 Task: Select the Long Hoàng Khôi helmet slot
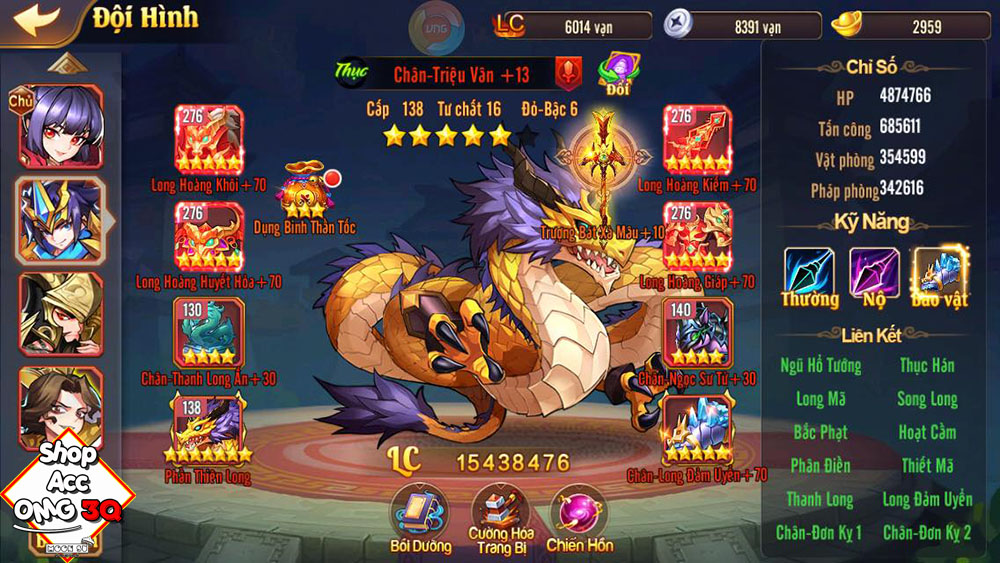point(209,139)
